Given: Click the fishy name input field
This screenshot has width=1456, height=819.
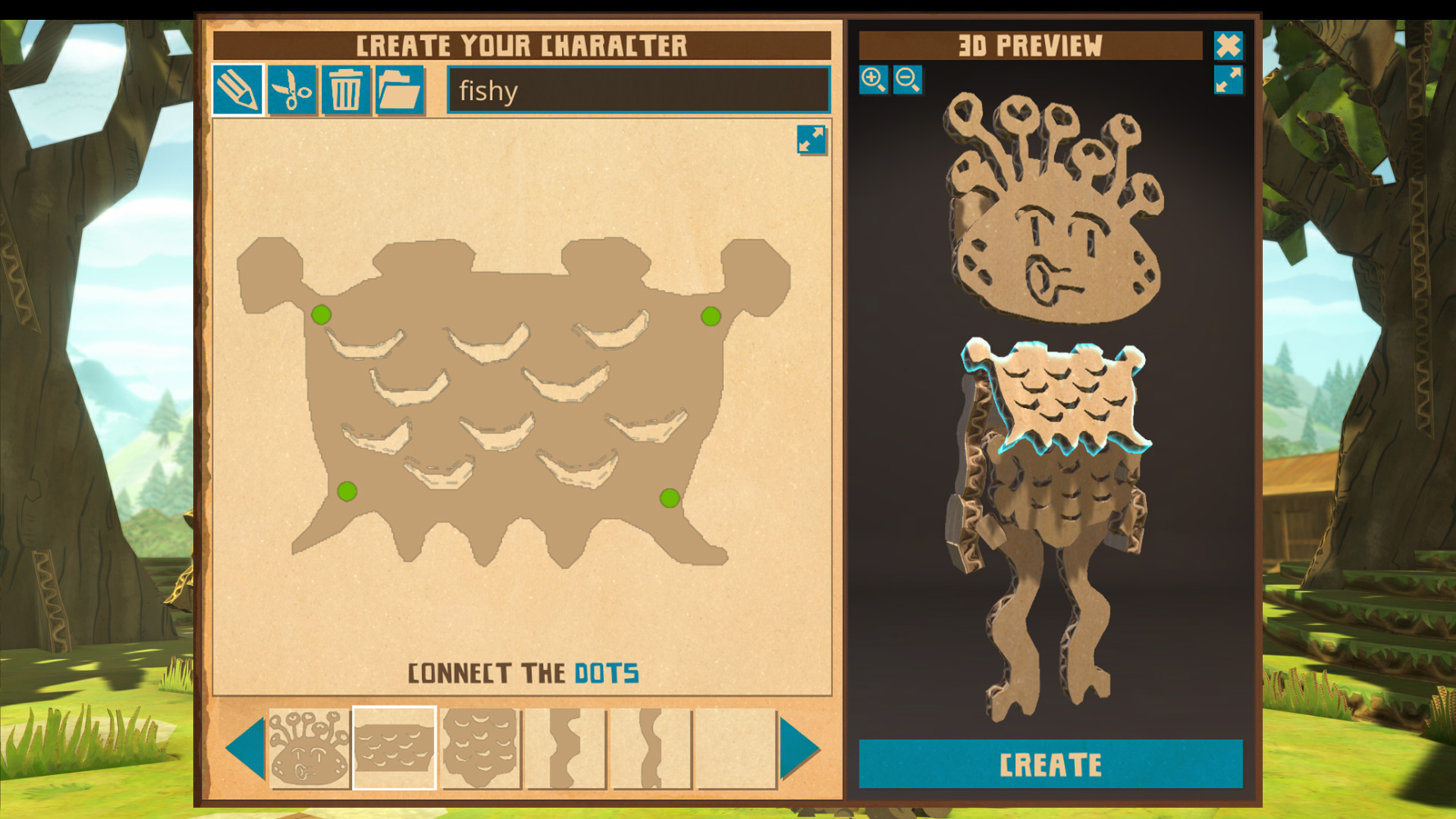Looking at the screenshot, I should point(637,91).
